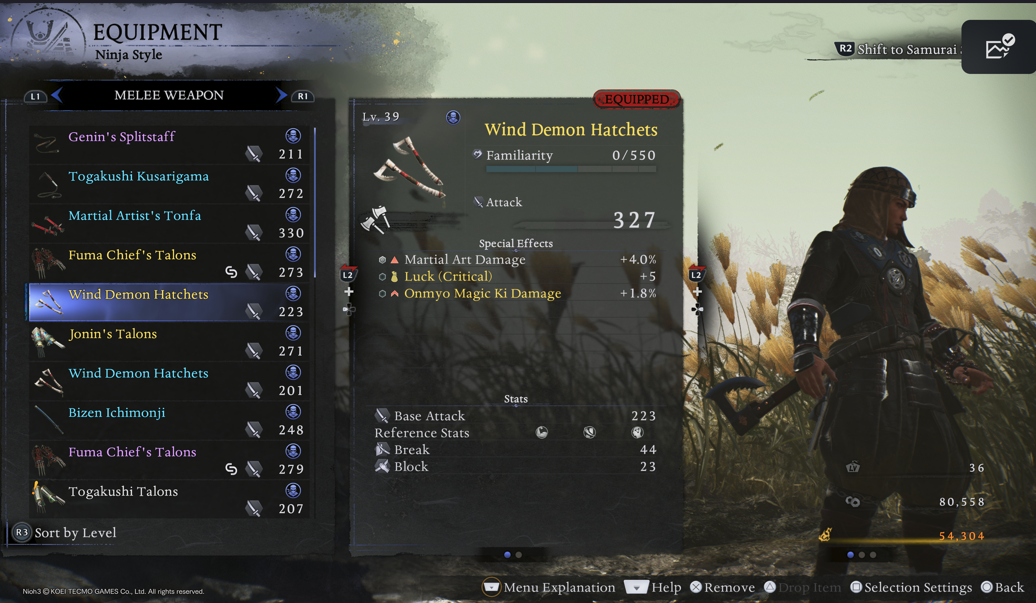Viewport: 1036px width, 603px height.
Task: Go to previous category with left blue arrow
Action: pyautogui.click(x=57, y=95)
